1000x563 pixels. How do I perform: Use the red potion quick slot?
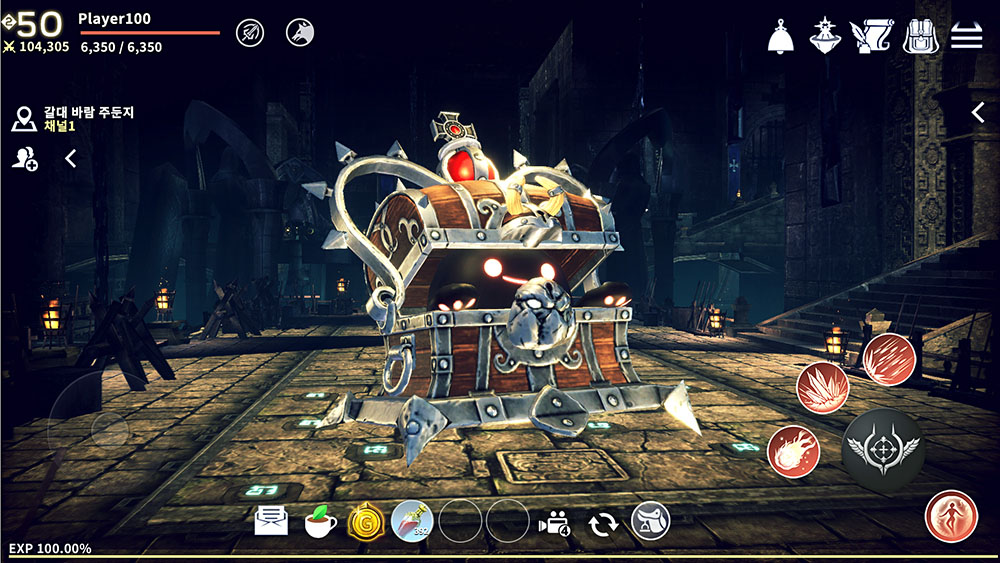(x=412, y=521)
